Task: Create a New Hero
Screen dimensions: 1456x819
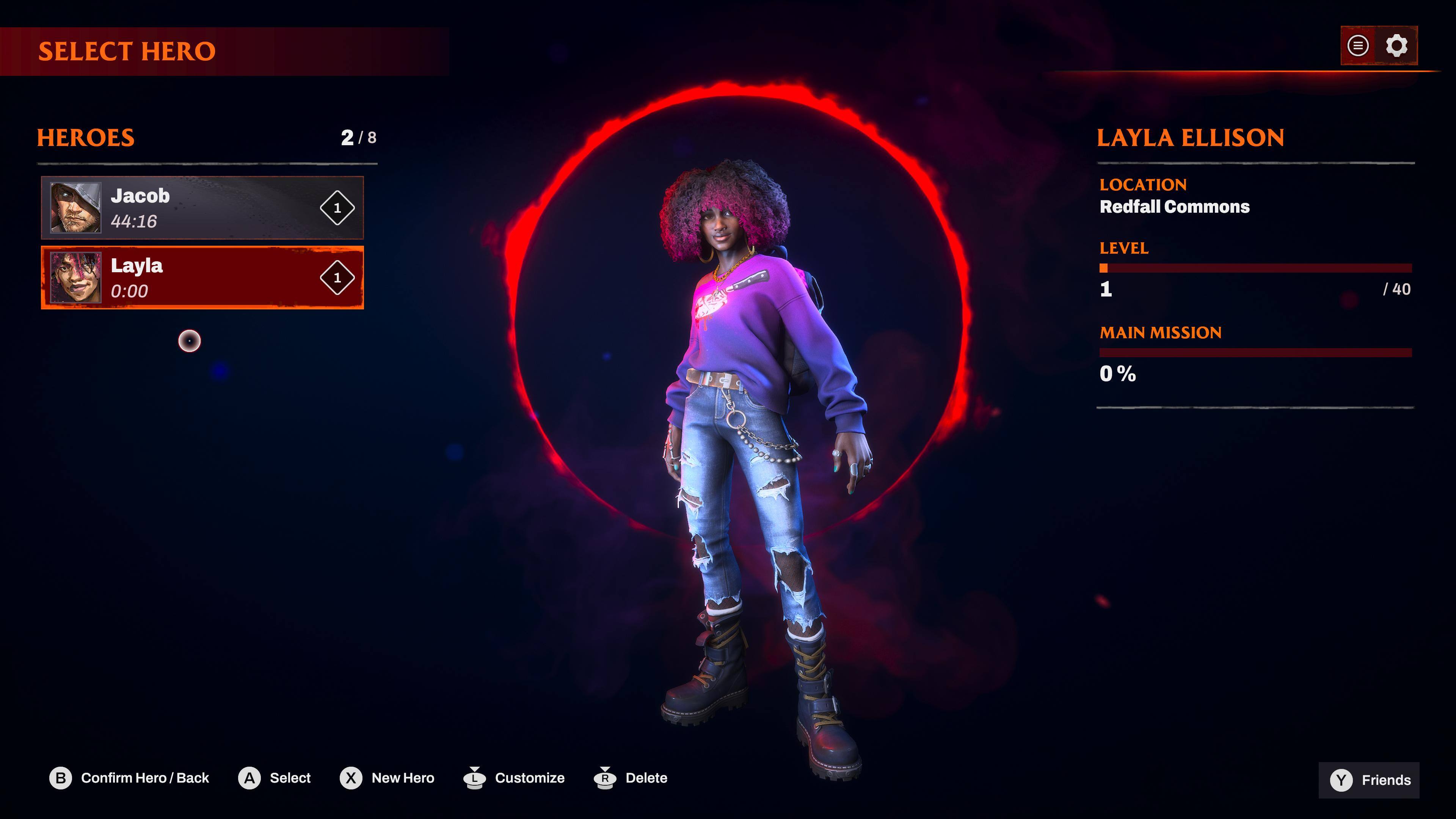Action: (387, 778)
